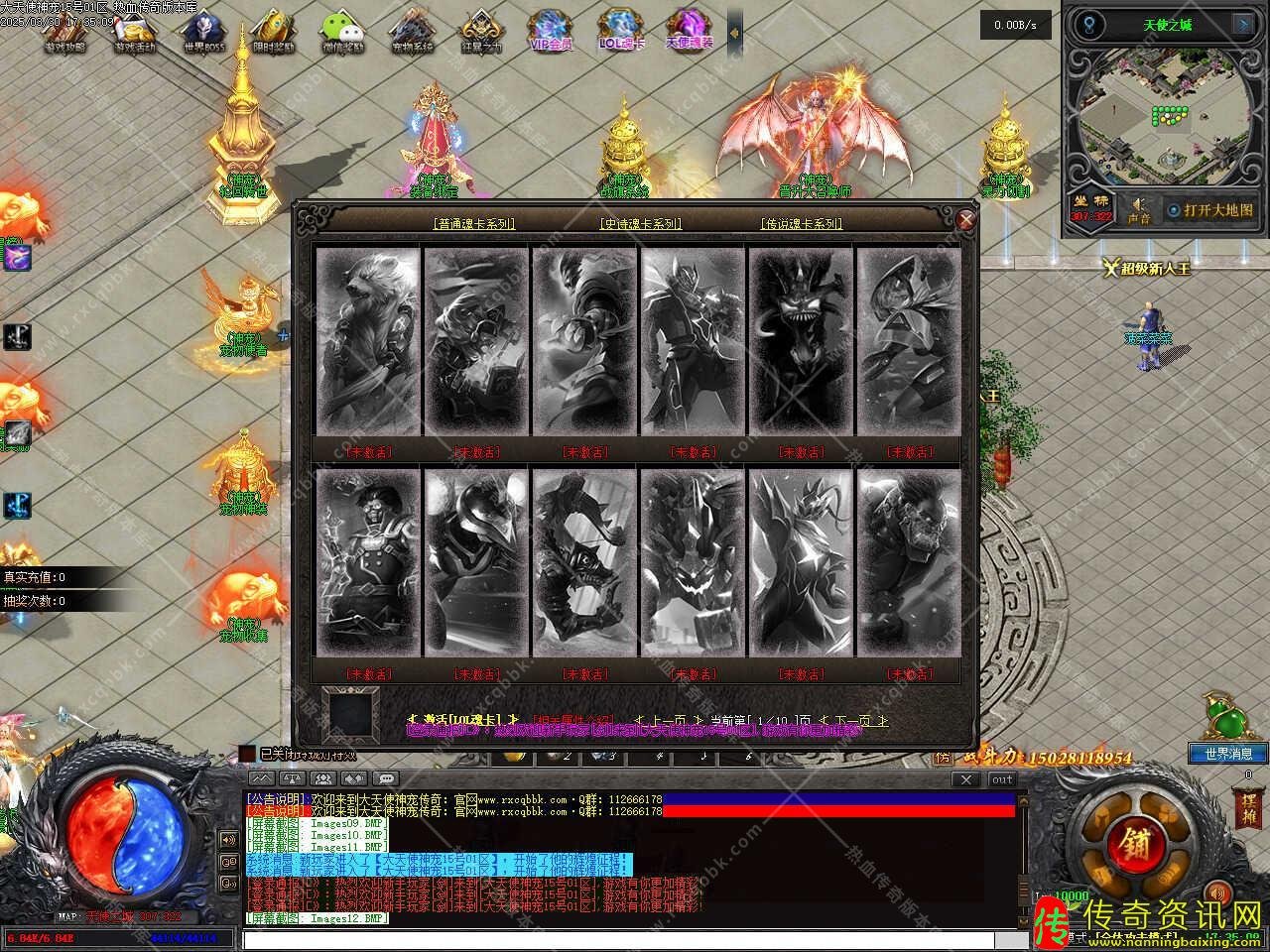
Task: Toggle the 声音 sound button under the minimap
Action: click(x=1139, y=210)
